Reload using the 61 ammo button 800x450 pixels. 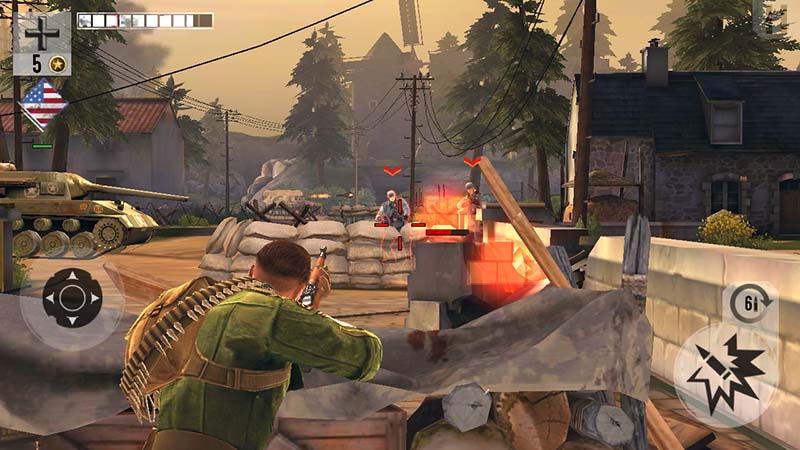pos(749,303)
